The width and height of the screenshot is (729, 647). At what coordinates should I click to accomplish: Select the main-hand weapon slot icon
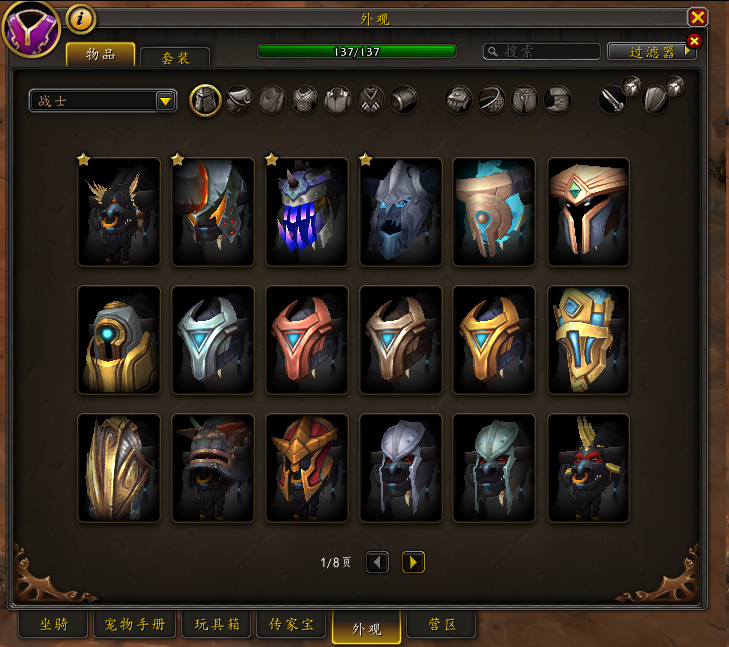click(614, 98)
